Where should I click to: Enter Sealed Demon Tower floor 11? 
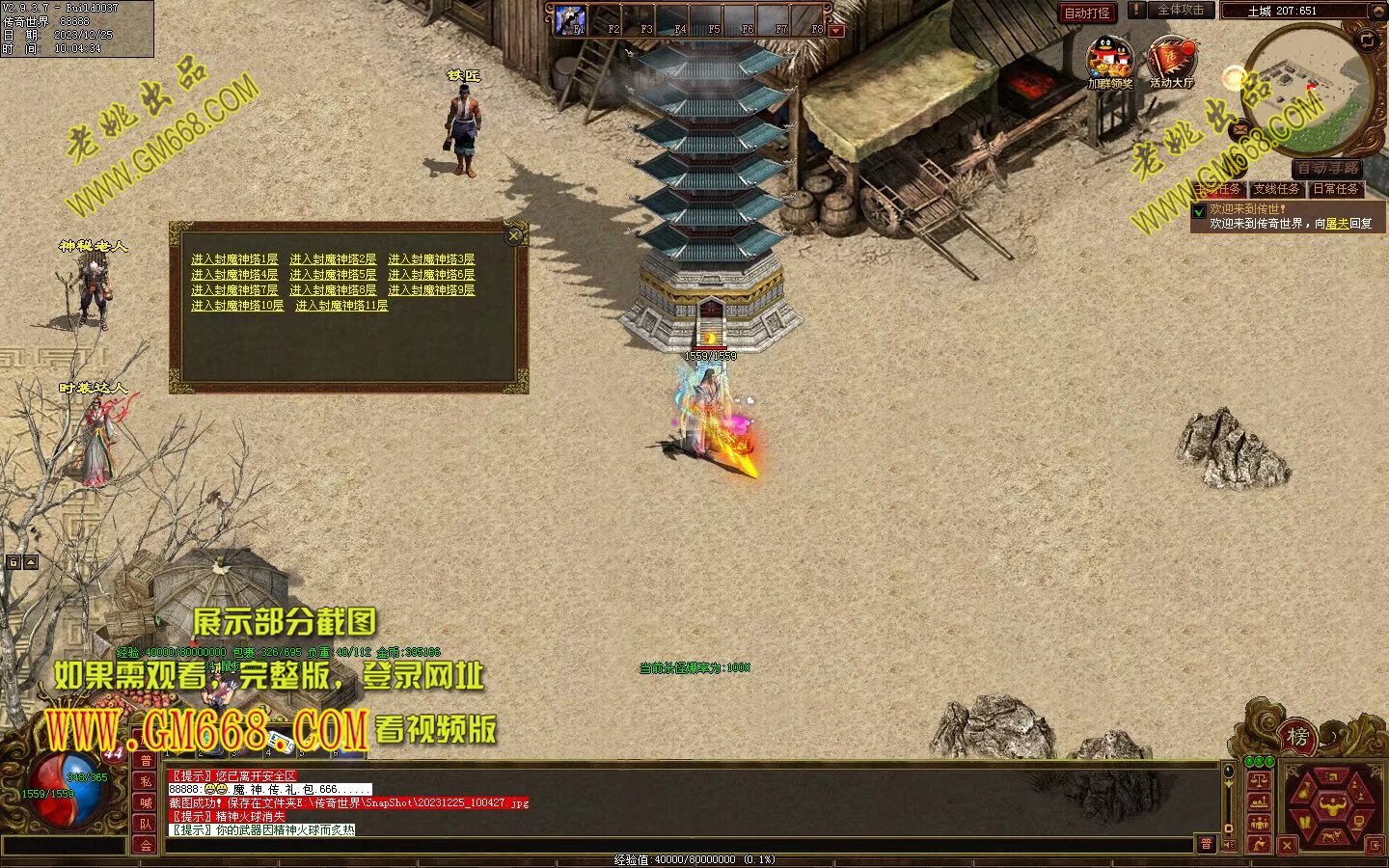point(341,306)
